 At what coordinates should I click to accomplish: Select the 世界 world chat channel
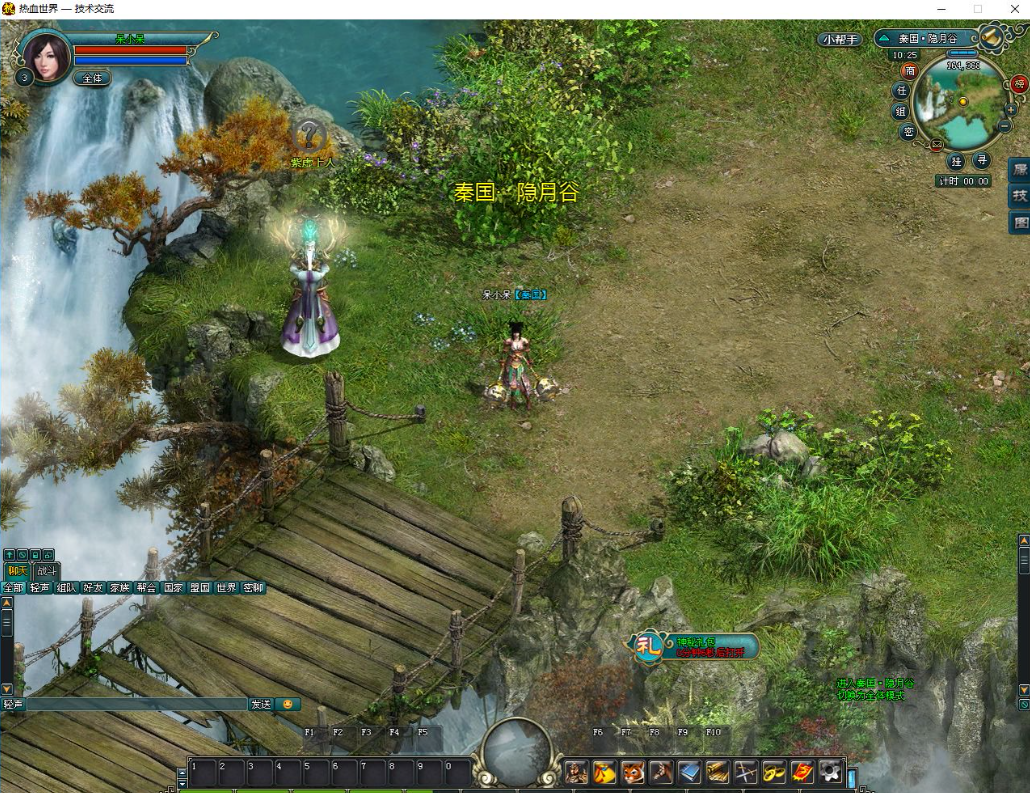[x=226, y=588]
